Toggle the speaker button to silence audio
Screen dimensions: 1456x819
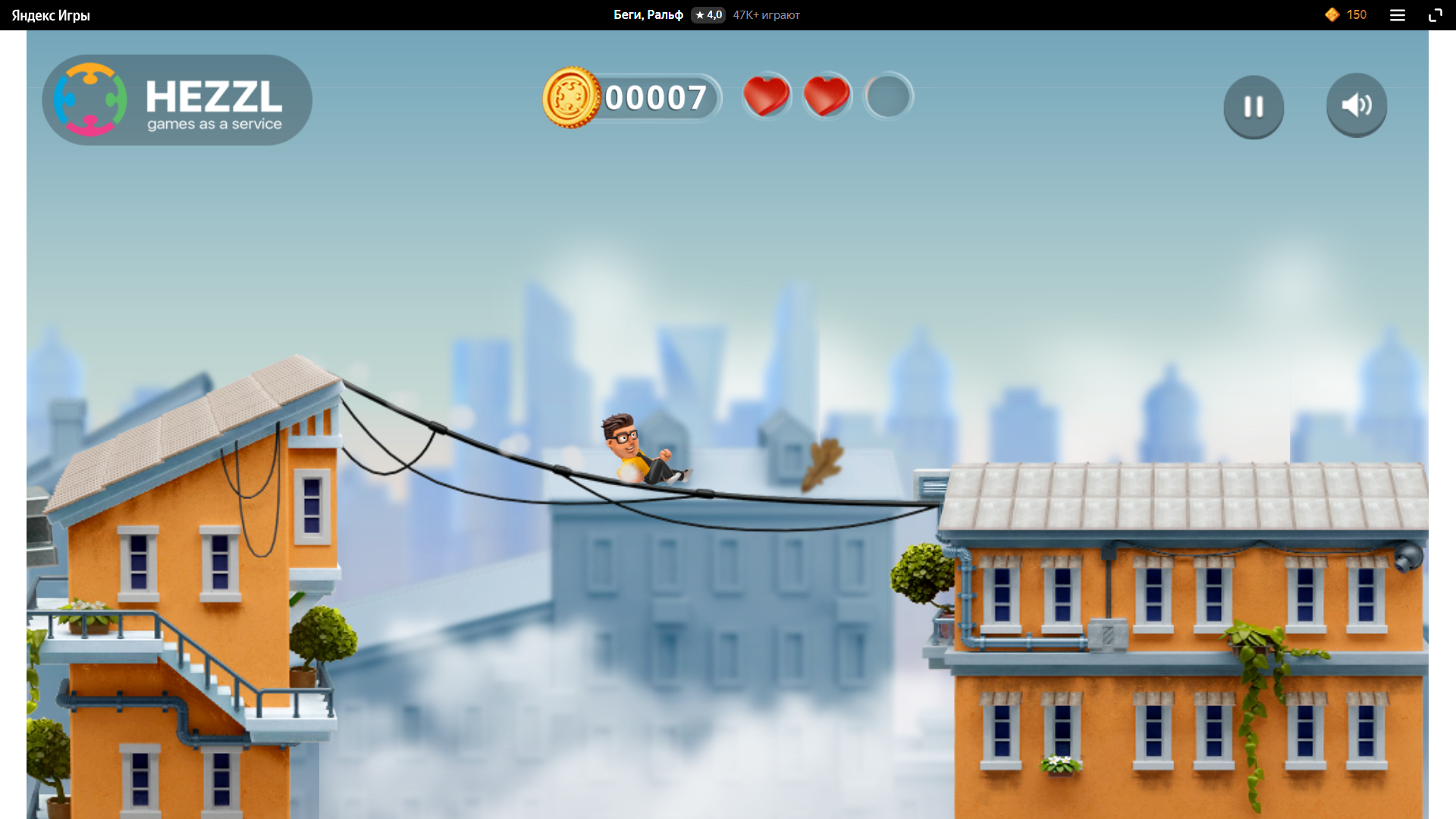click(x=1356, y=105)
